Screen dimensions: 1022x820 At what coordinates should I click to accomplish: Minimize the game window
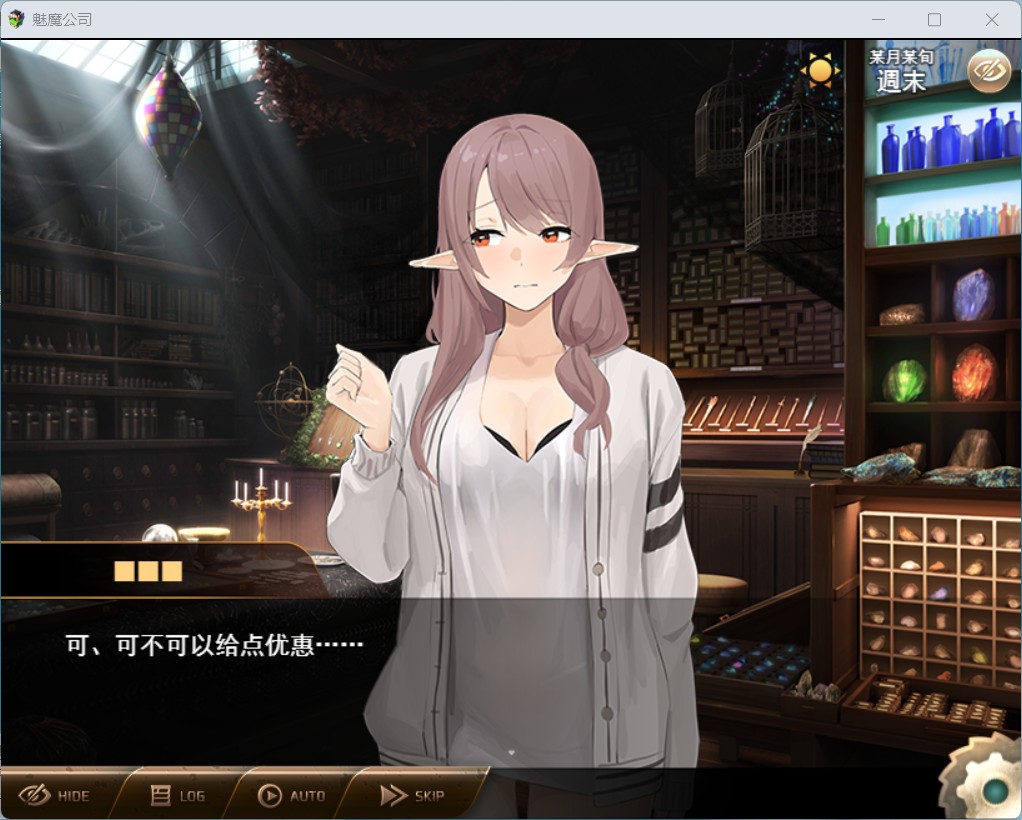[x=877, y=19]
